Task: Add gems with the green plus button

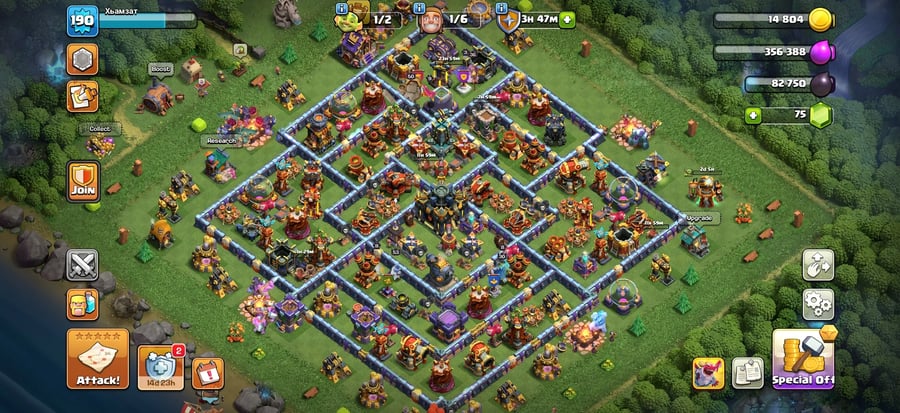Action: pyautogui.click(x=754, y=115)
